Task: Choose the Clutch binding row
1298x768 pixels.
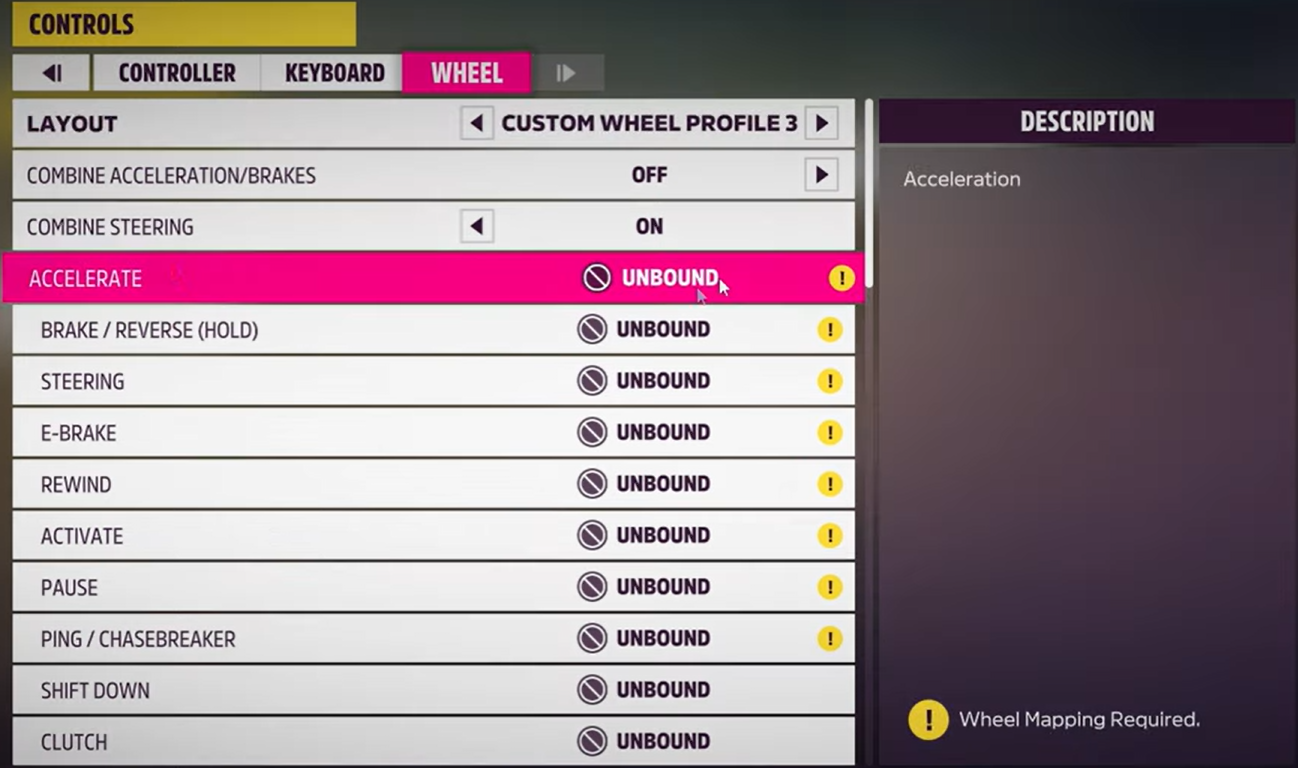Action: click(430, 742)
